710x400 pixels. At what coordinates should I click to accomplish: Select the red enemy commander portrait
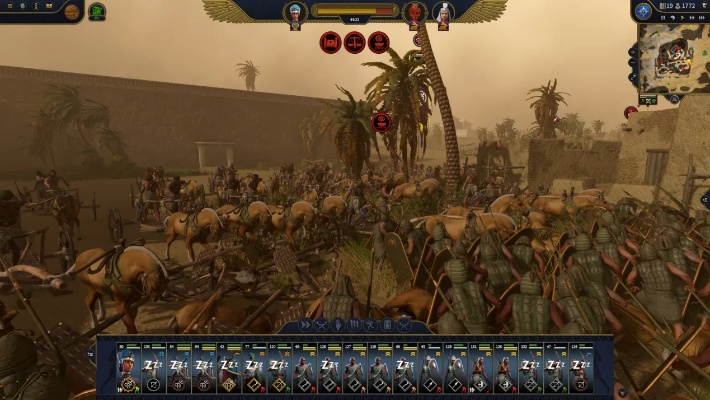point(415,13)
